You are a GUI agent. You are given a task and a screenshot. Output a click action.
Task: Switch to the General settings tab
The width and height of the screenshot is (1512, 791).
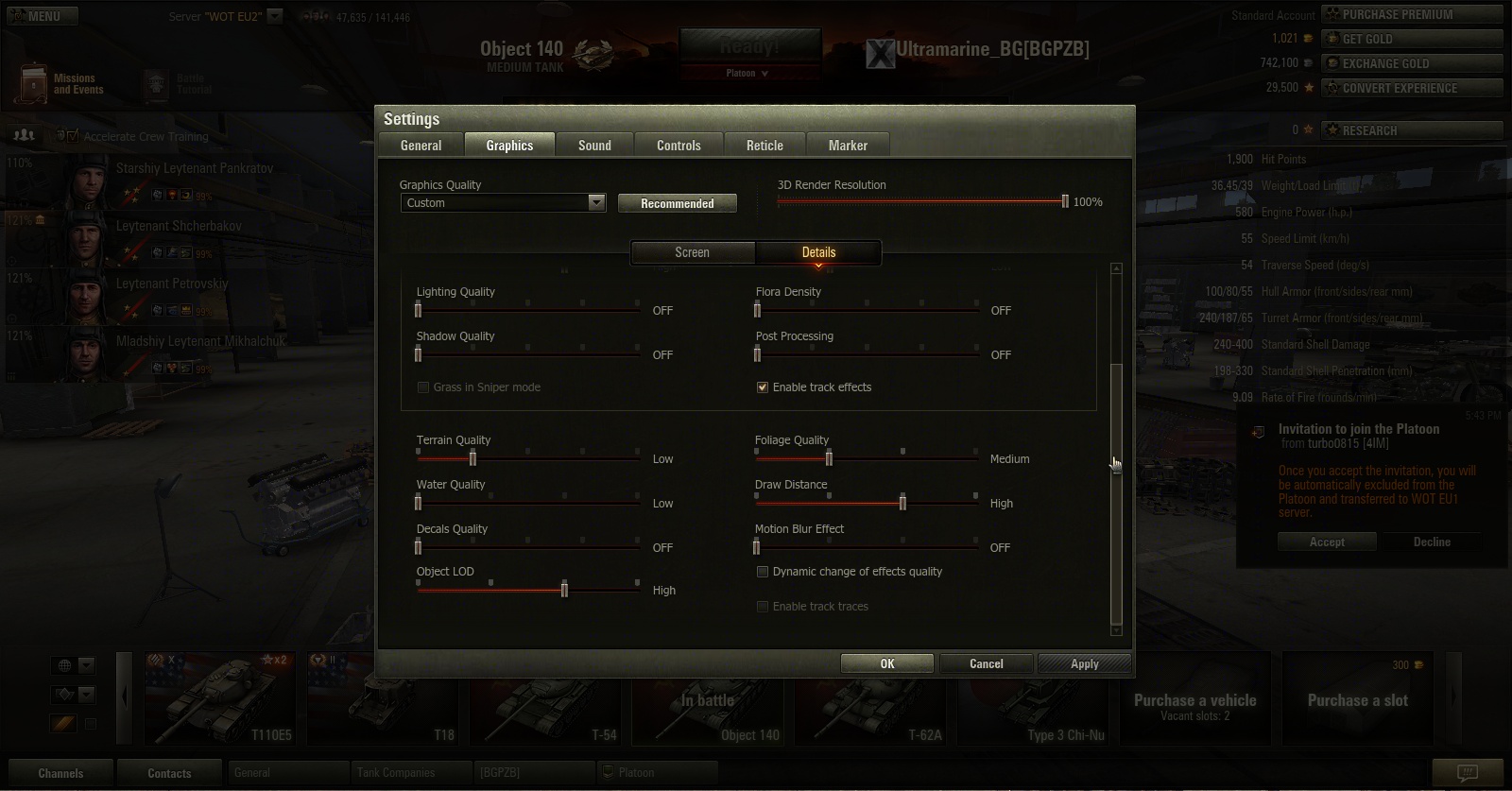[x=421, y=146]
